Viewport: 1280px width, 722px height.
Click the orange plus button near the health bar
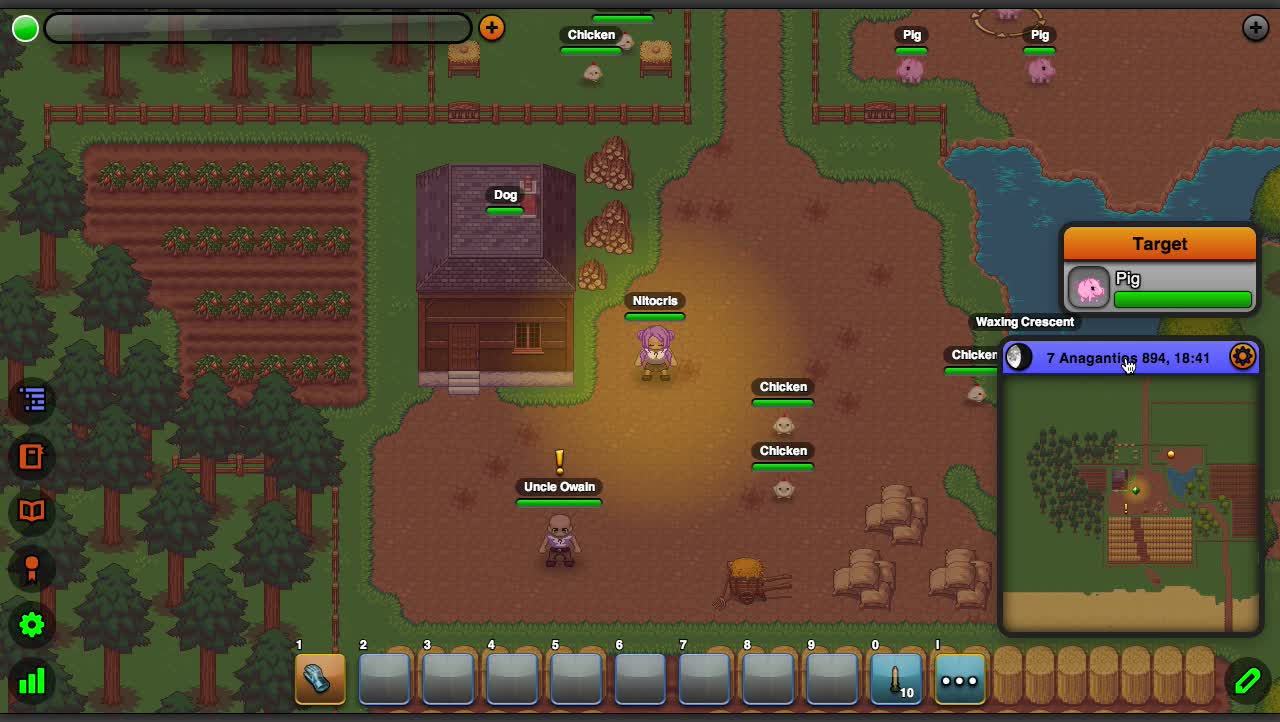pos(492,28)
